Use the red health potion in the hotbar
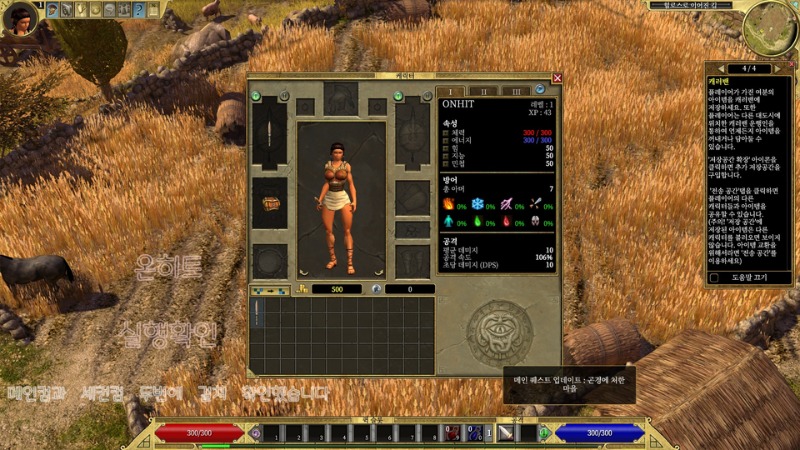Image resolution: width=800 pixels, height=450 pixels. [x=456, y=432]
